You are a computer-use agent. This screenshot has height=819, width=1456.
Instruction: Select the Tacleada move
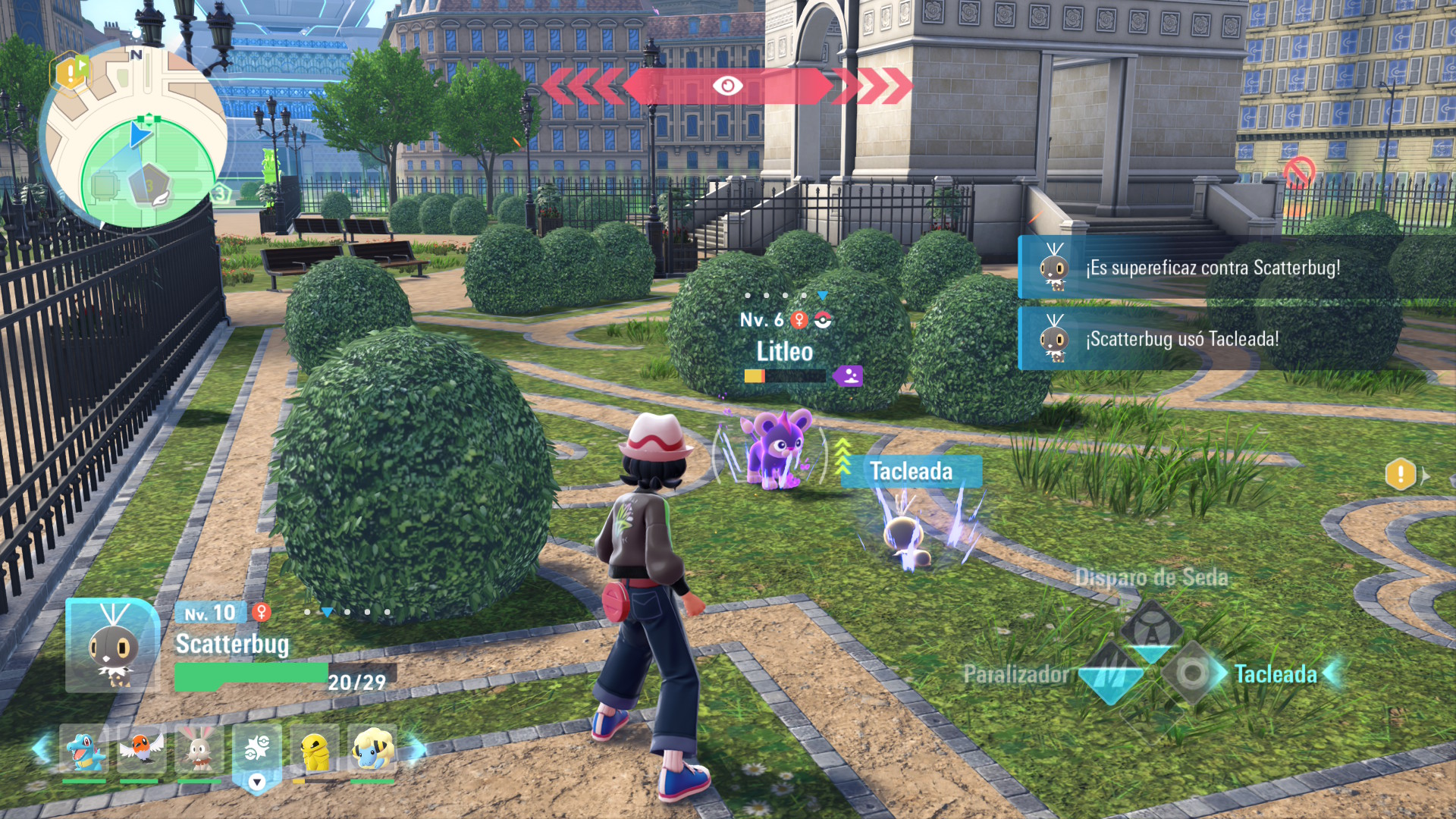tap(1274, 674)
